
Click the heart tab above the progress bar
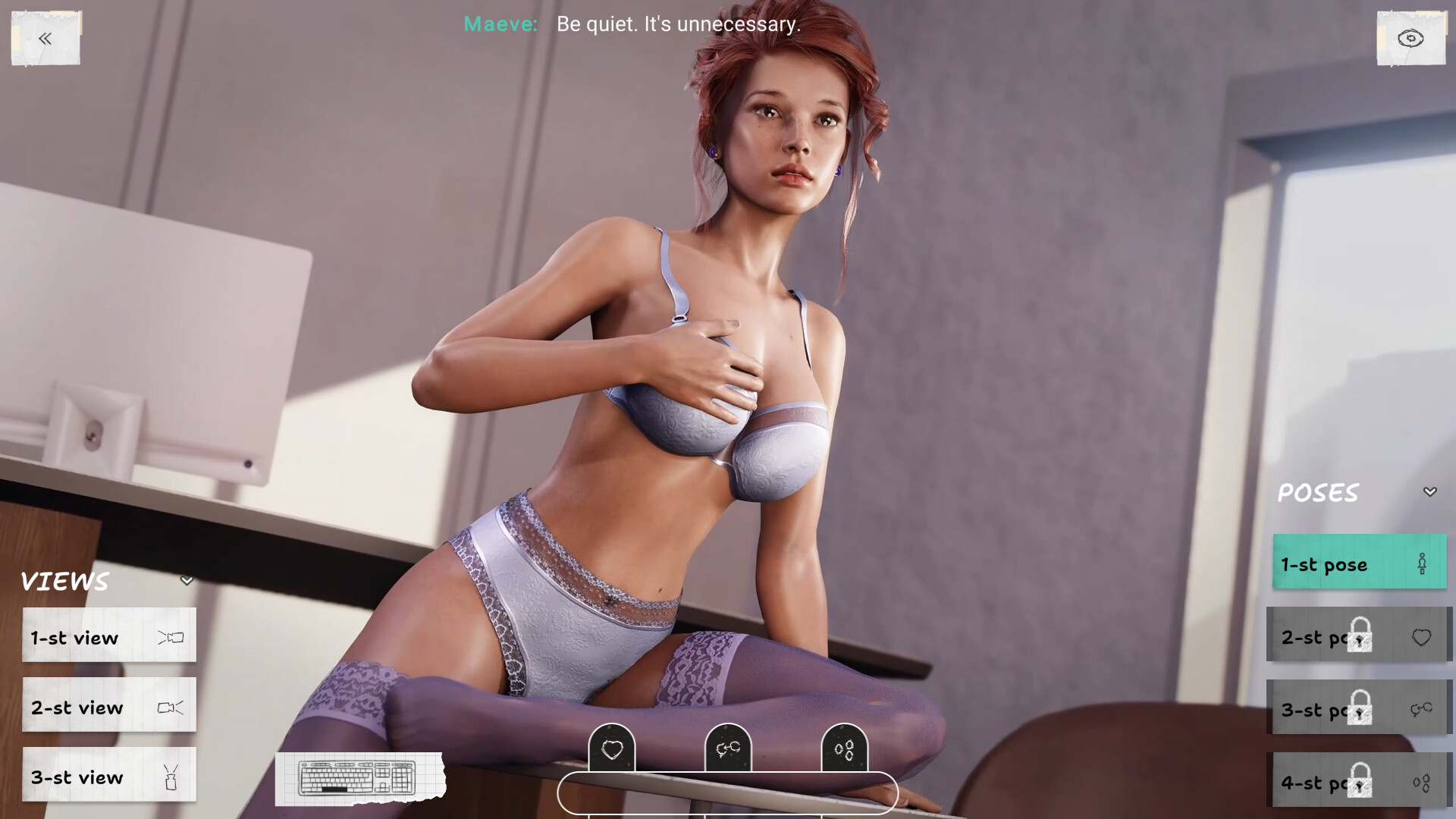(612, 749)
